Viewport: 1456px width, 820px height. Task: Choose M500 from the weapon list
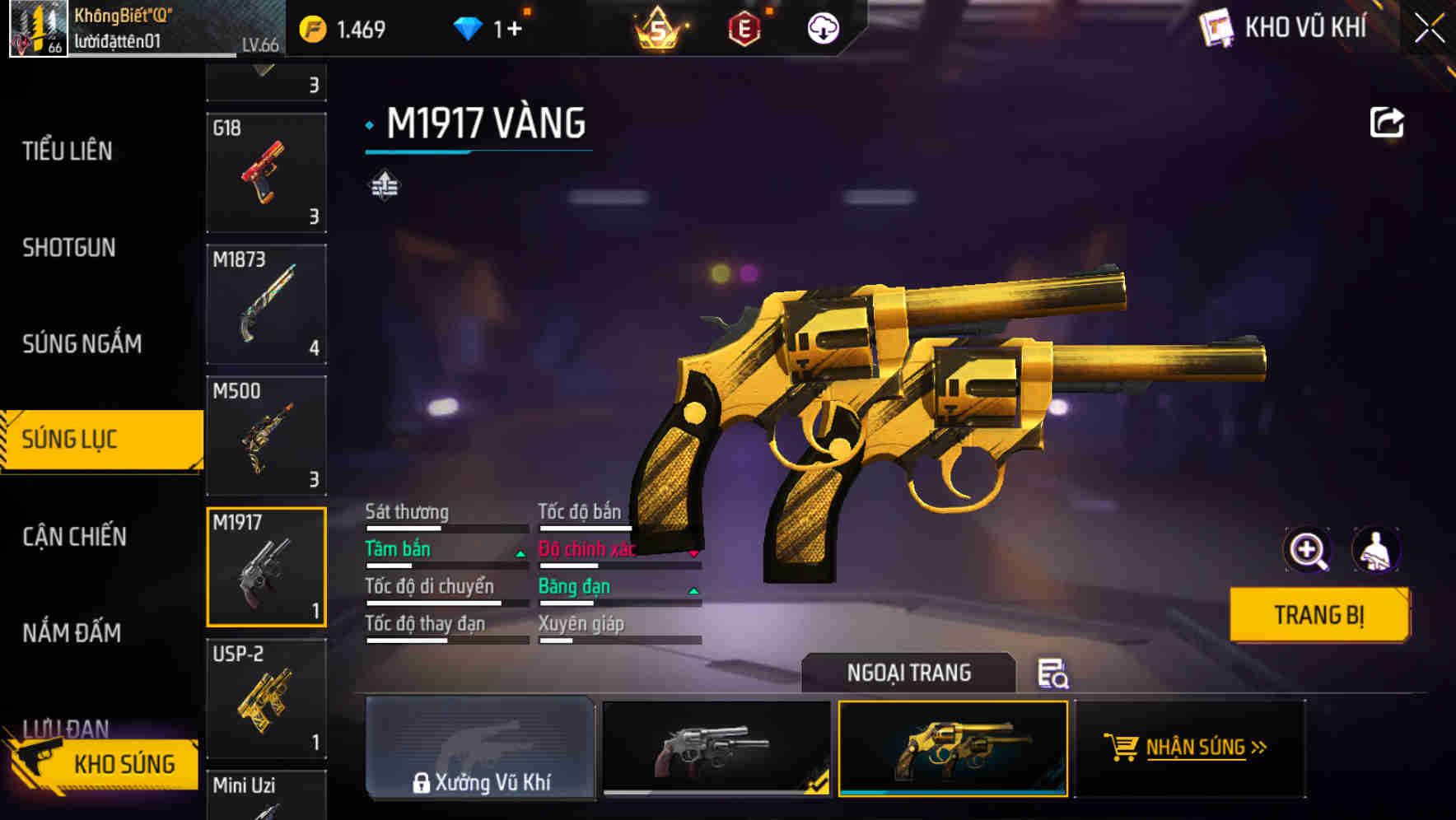pyautogui.click(x=266, y=436)
